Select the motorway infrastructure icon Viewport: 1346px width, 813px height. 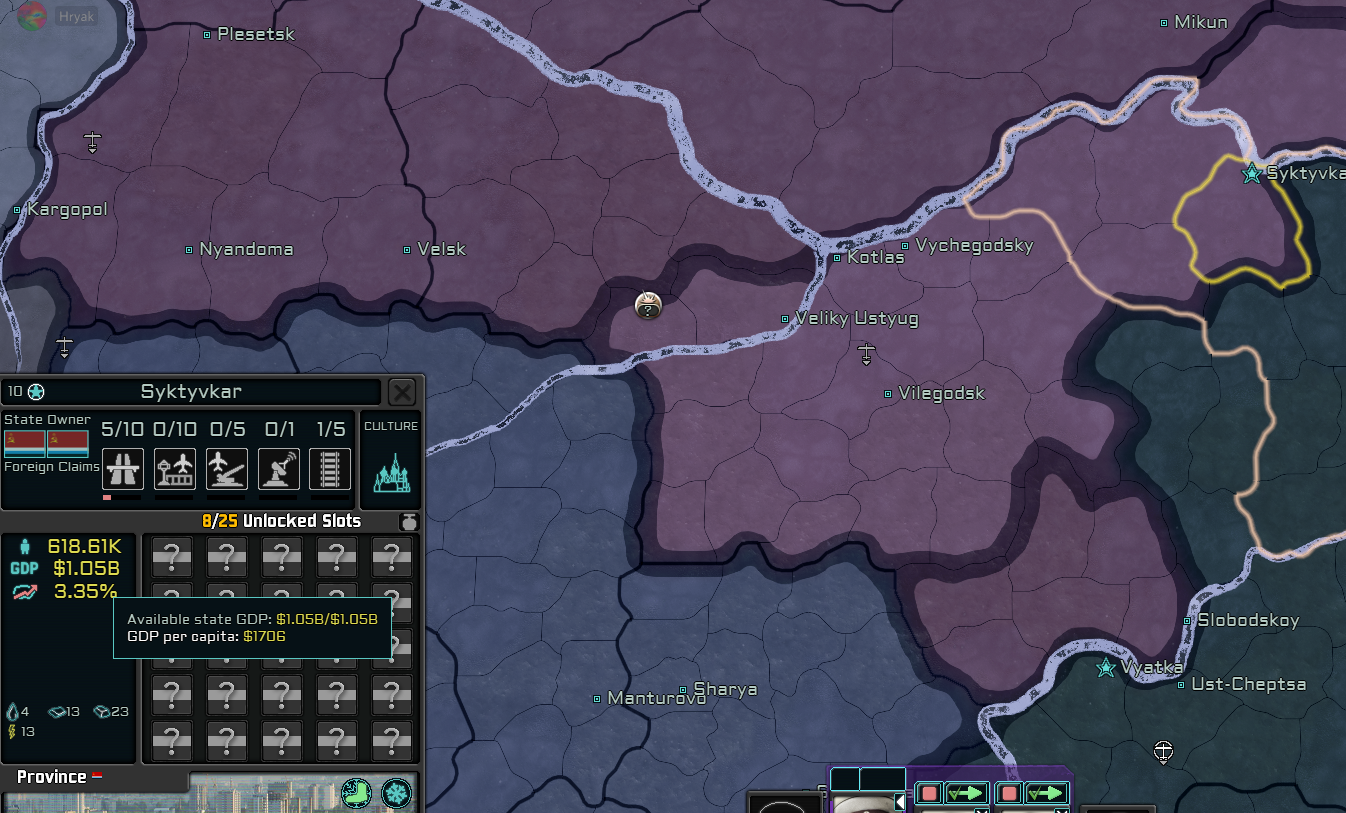tap(123, 471)
